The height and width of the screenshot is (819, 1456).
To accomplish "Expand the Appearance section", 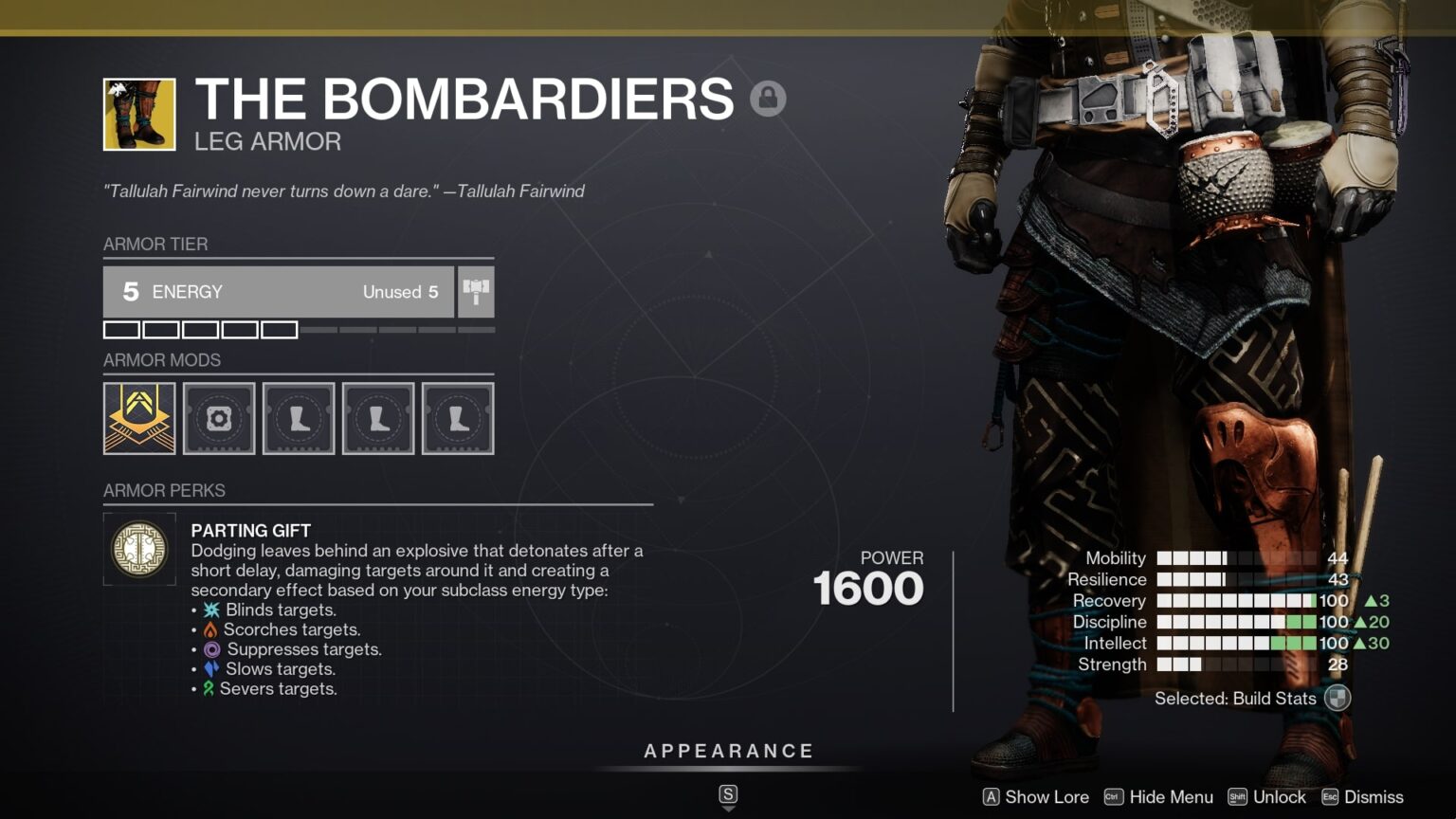I will tap(728, 750).
